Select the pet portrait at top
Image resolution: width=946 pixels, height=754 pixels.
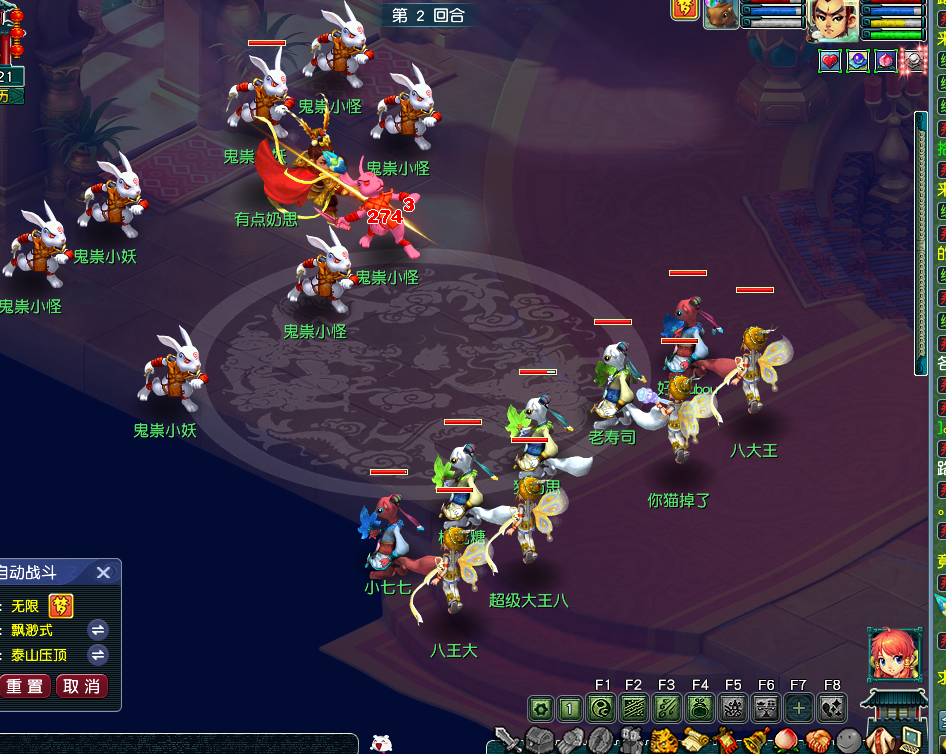[721, 14]
